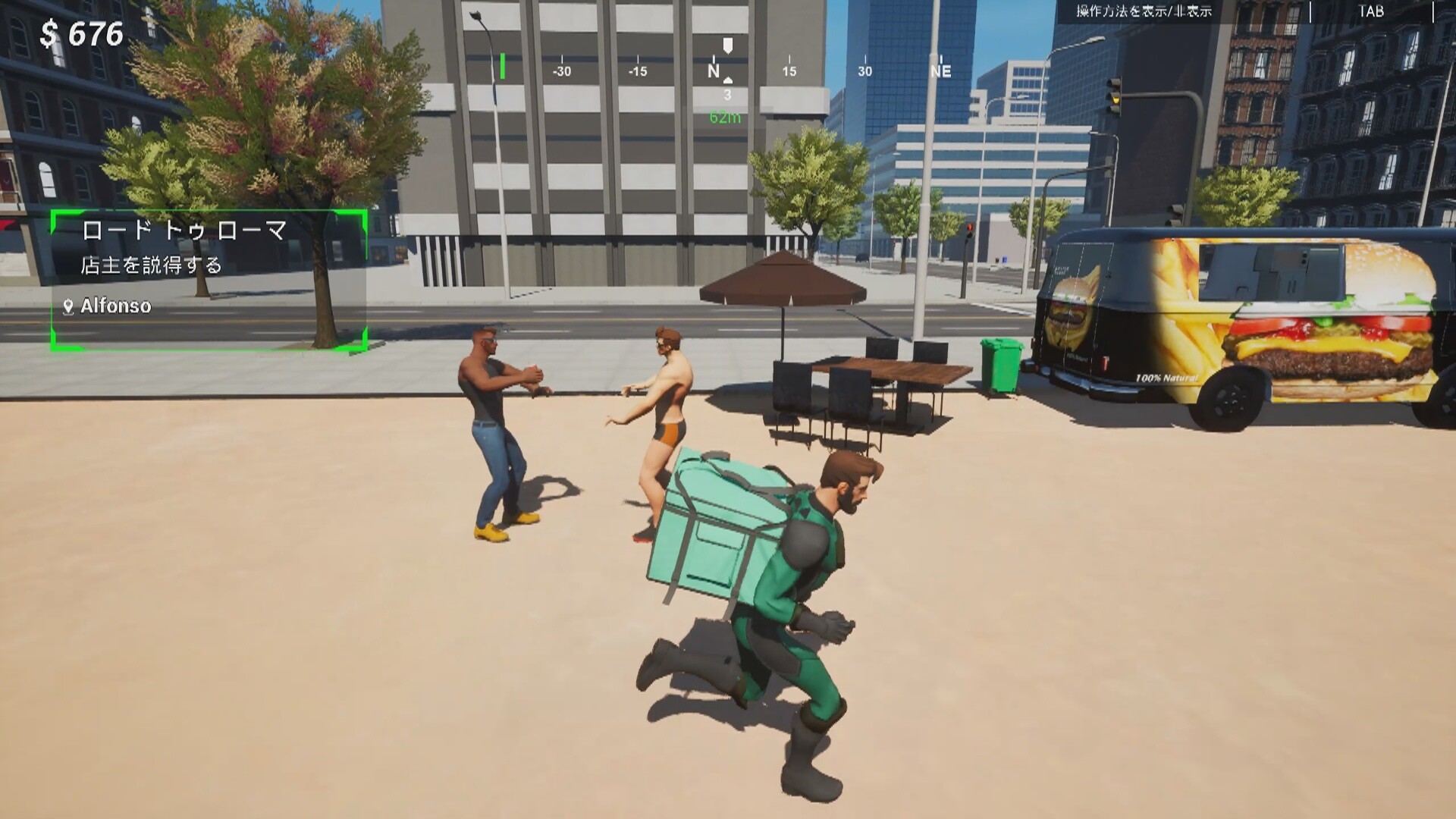Click the 62m distance indicator under the compass
Screen dimensions: 1456x819
(x=726, y=117)
